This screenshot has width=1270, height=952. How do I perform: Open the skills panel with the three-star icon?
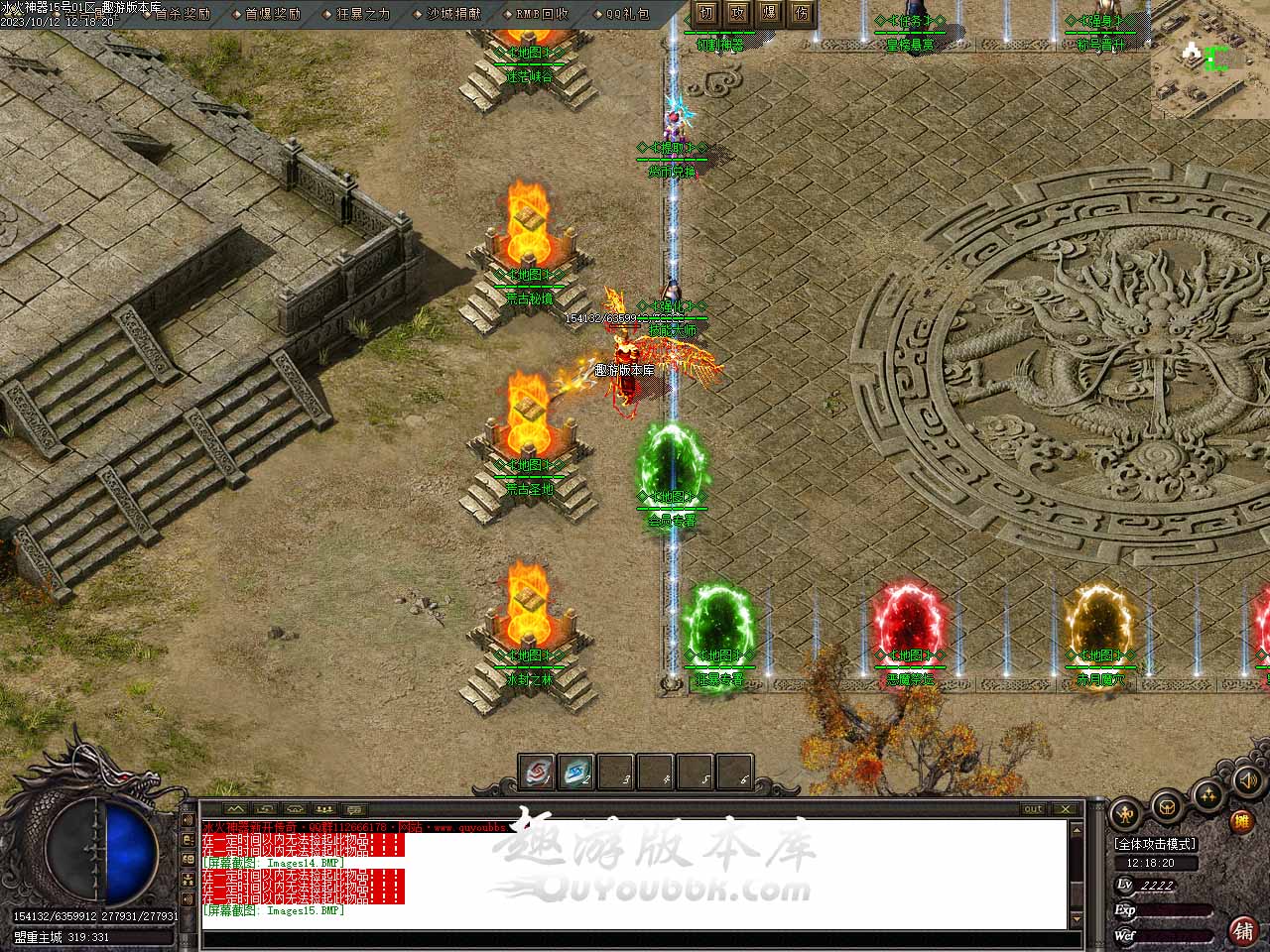[x=1208, y=794]
